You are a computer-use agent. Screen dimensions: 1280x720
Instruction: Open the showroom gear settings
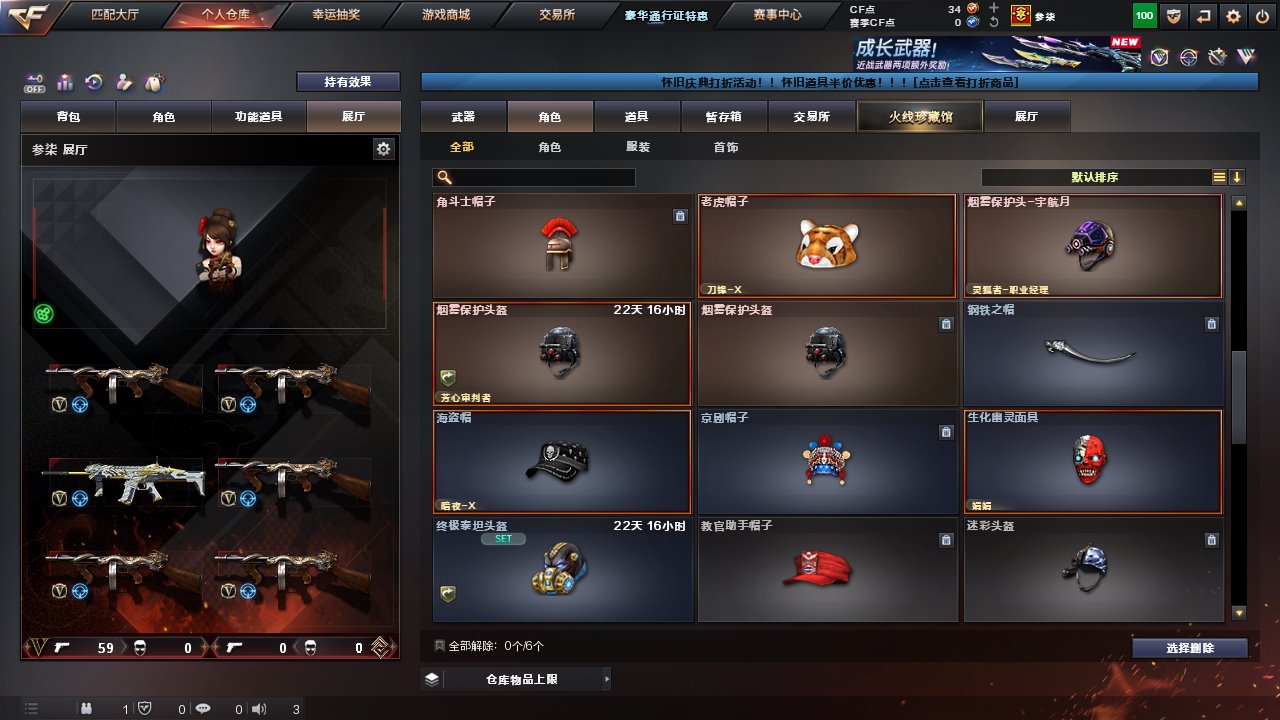[383, 149]
